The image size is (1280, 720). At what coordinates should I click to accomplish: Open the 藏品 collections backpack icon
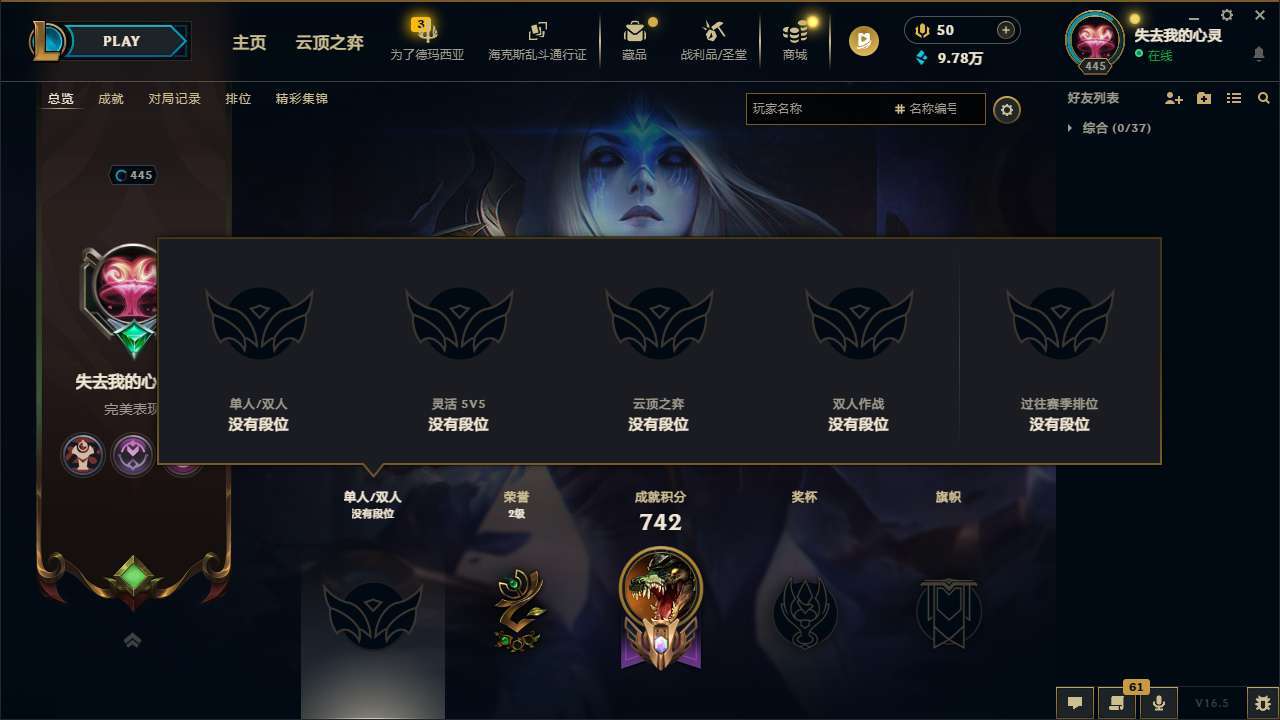(636, 33)
